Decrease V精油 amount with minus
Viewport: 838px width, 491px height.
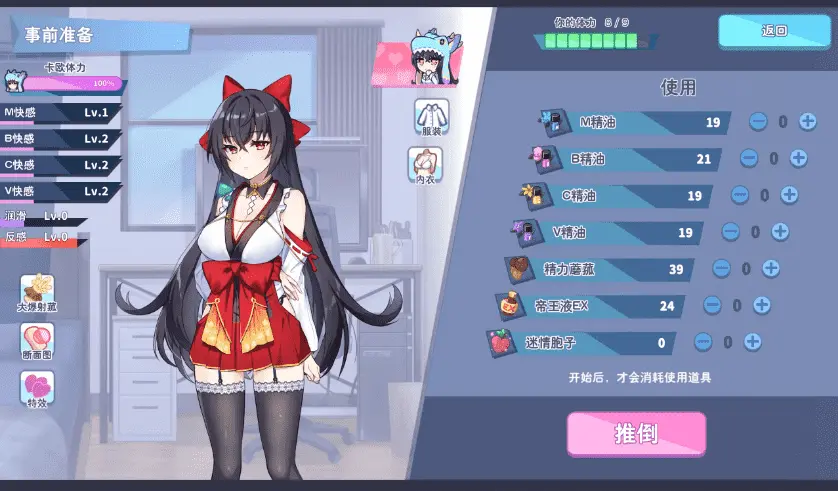731,231
